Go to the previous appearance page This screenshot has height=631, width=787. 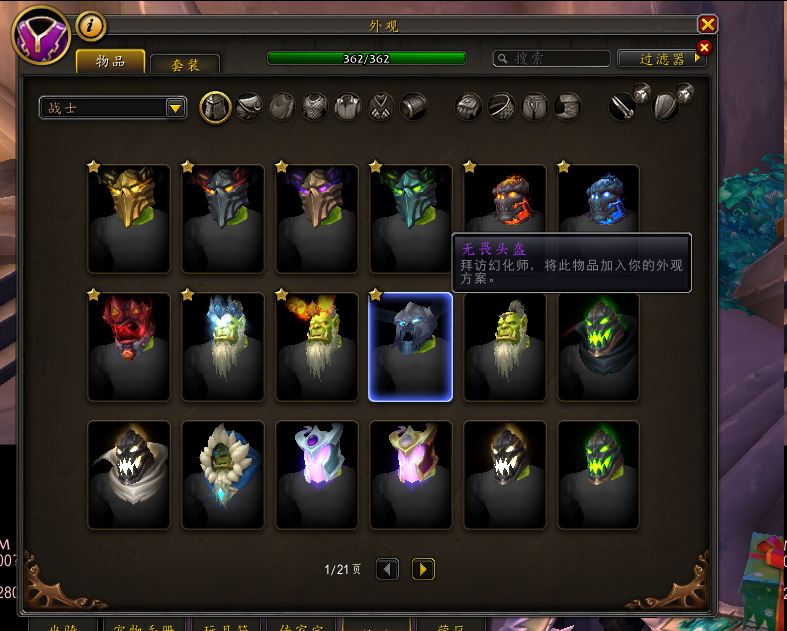tap(388, 569)
